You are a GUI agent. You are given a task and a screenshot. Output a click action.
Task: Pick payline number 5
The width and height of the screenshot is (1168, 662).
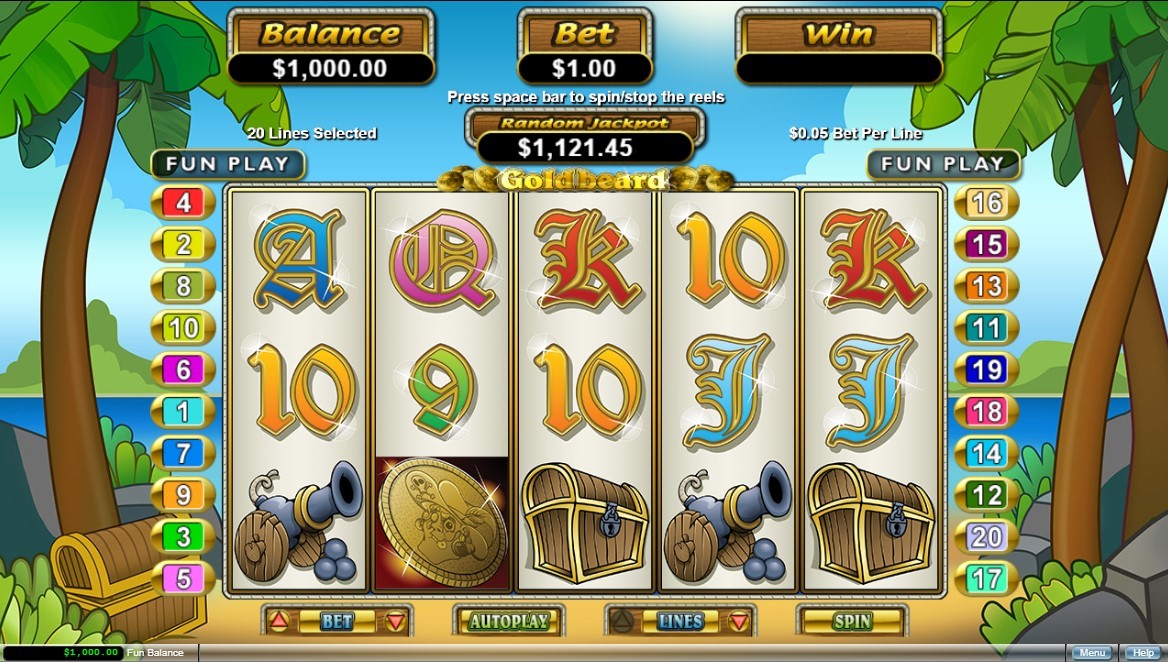(x=183, y=578)
